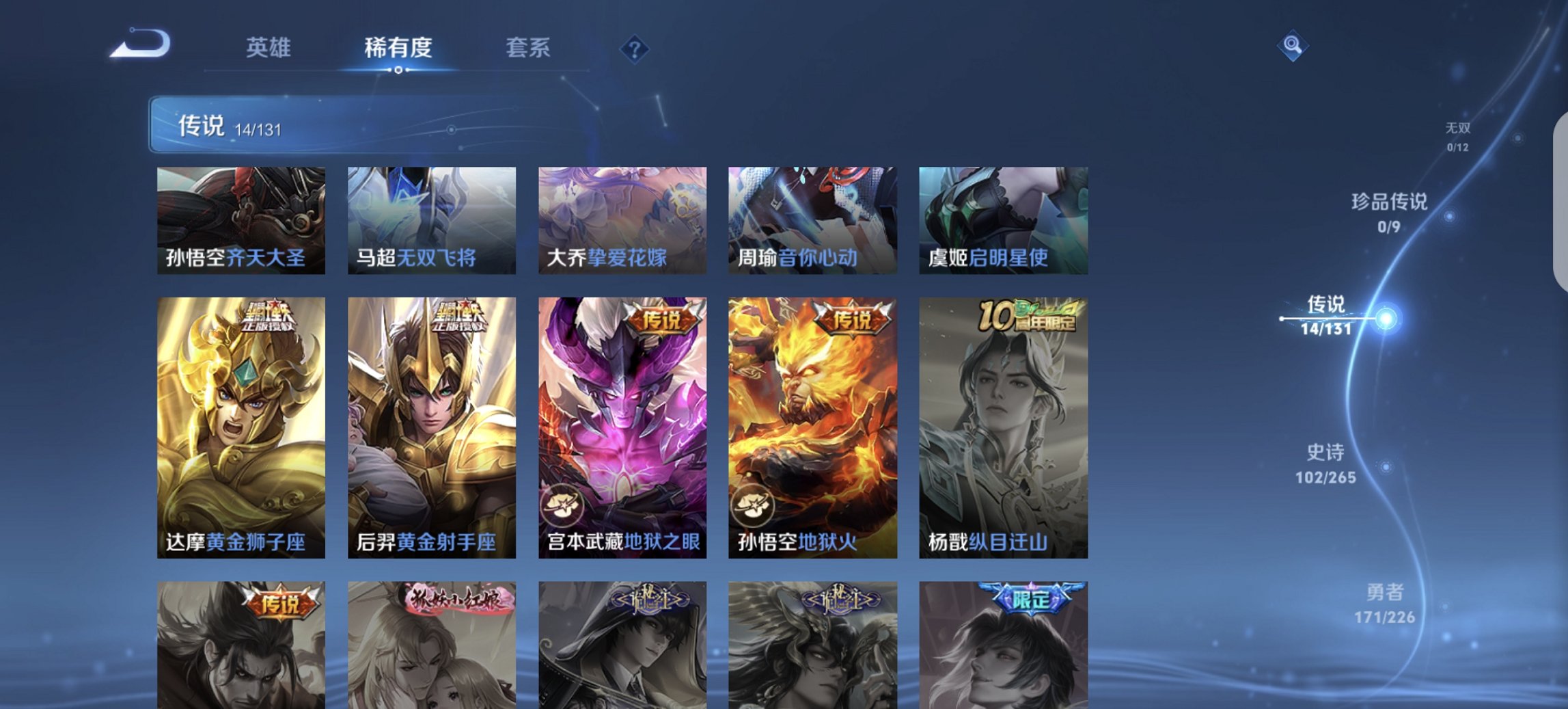Switch to the 套系 tab
Screen dimensions: 1568x709
tap(527, 48)
